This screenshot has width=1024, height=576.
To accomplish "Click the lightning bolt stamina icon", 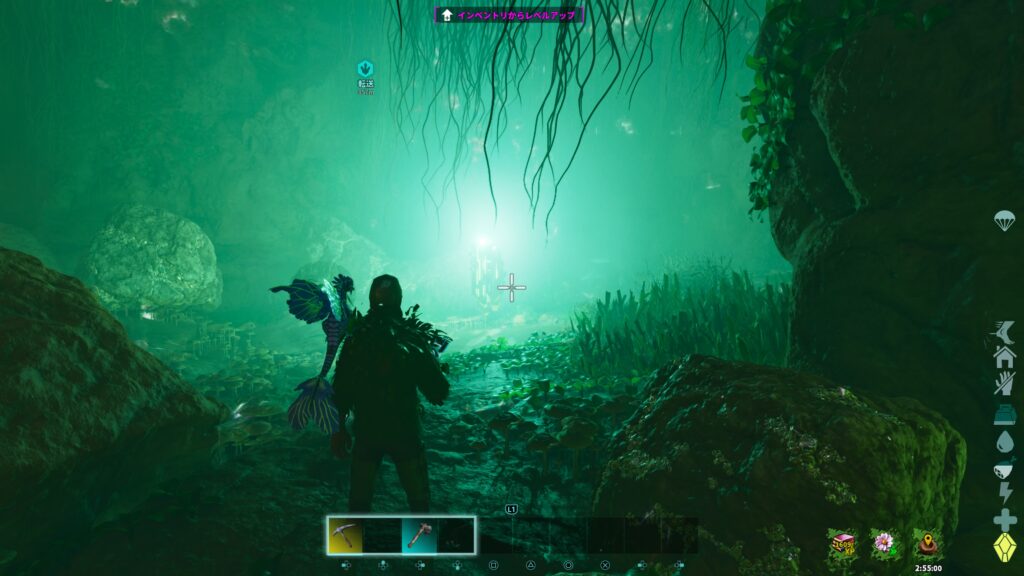I will tap(1004, 493).
